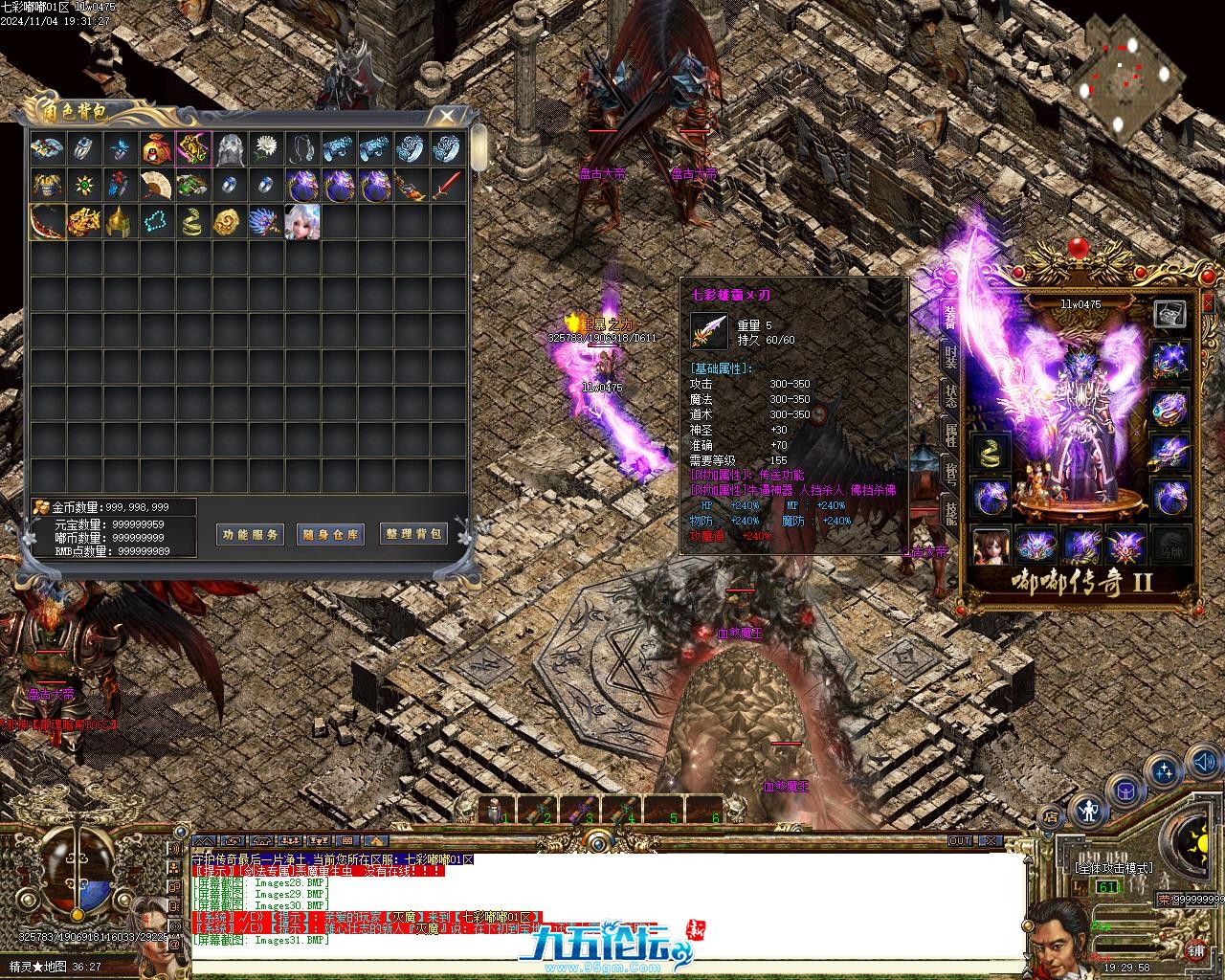The image size is (1225, 980).
Task: Close the character backpack window
Action: click(x=446, y=117)
